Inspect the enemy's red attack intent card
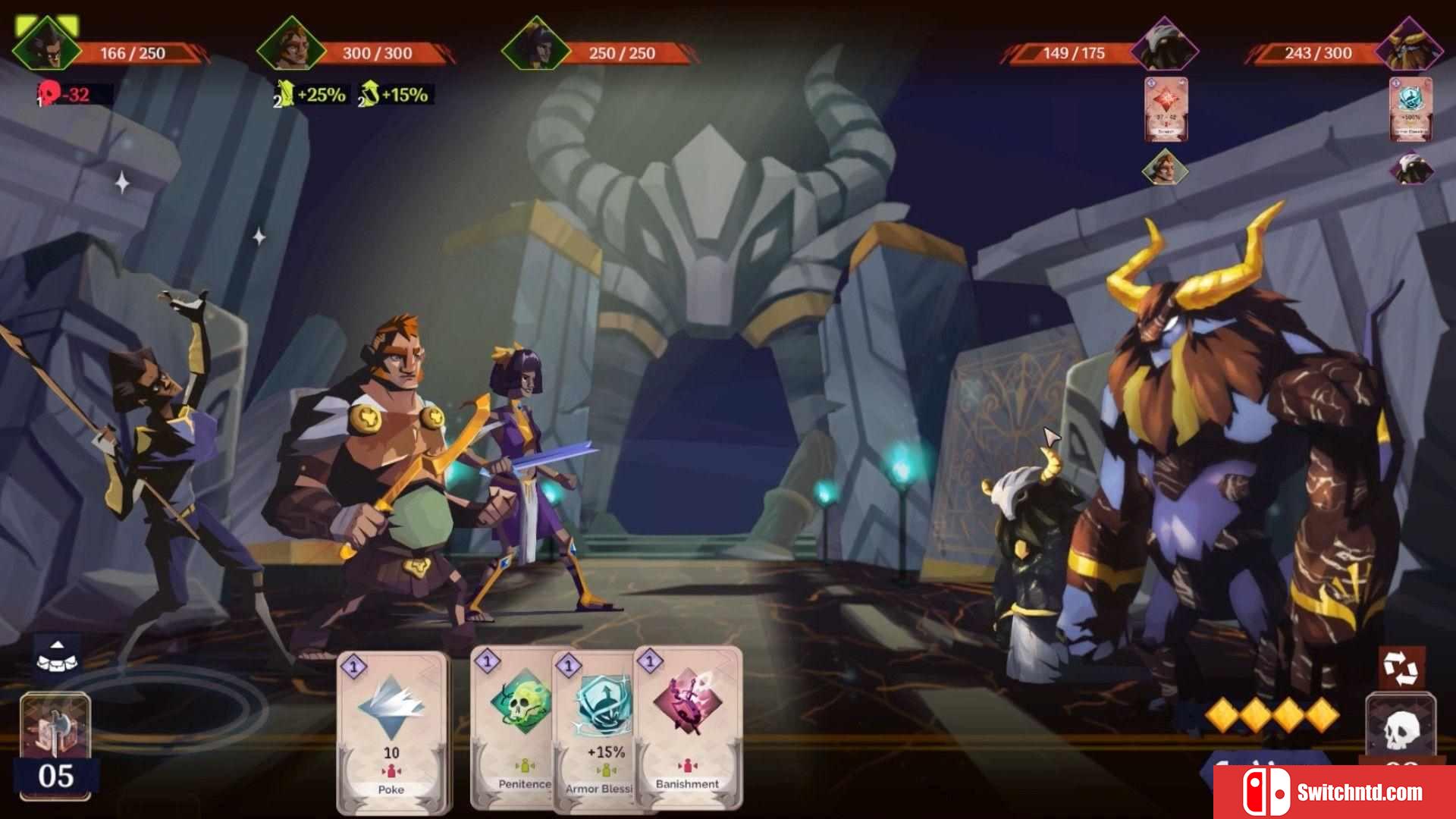The image size is (1456, 819). coord(1166,109)
